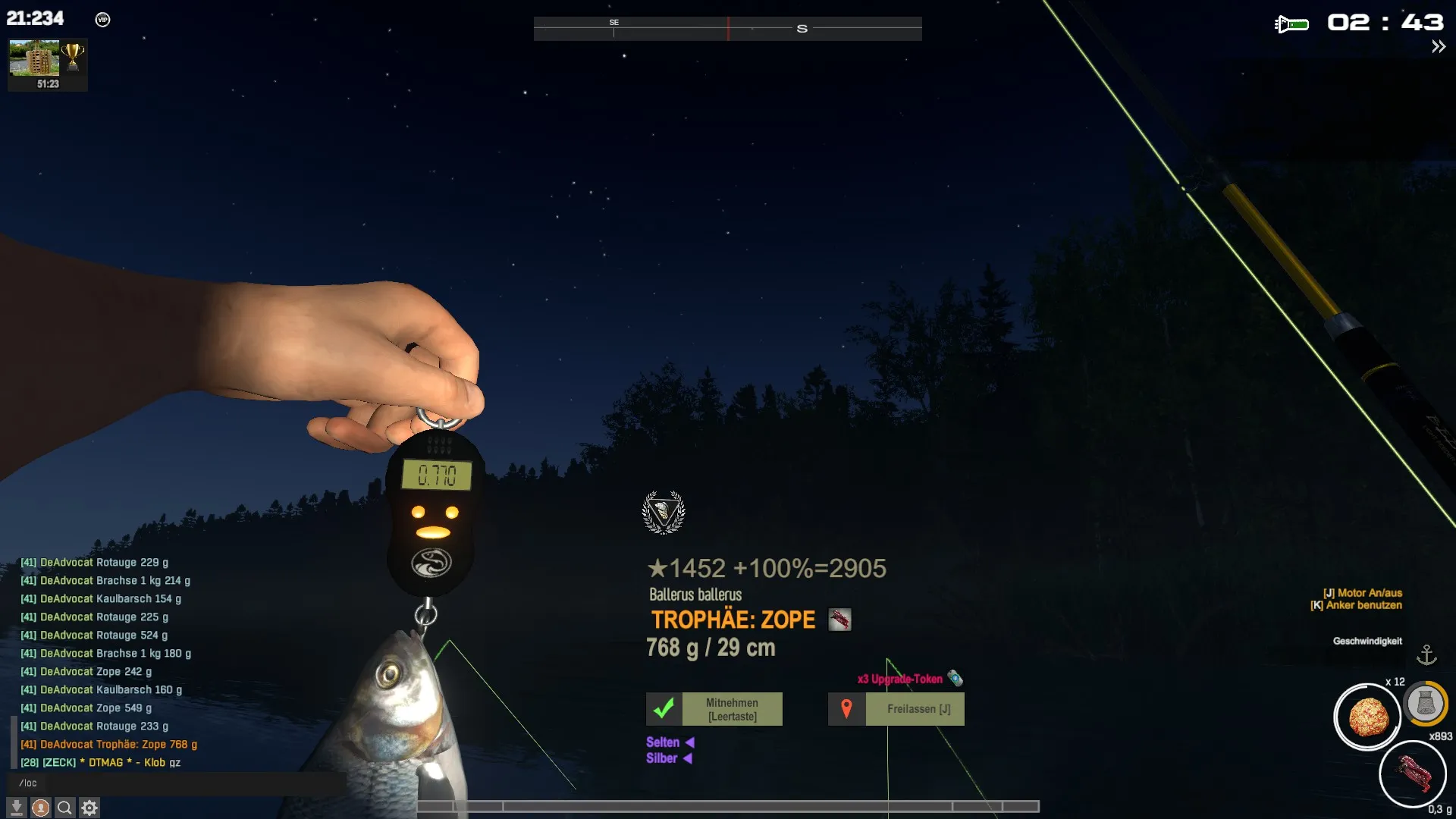Select the red bloodworm bait slot
Screen dimensions: 1456x819
[1412, 774]
